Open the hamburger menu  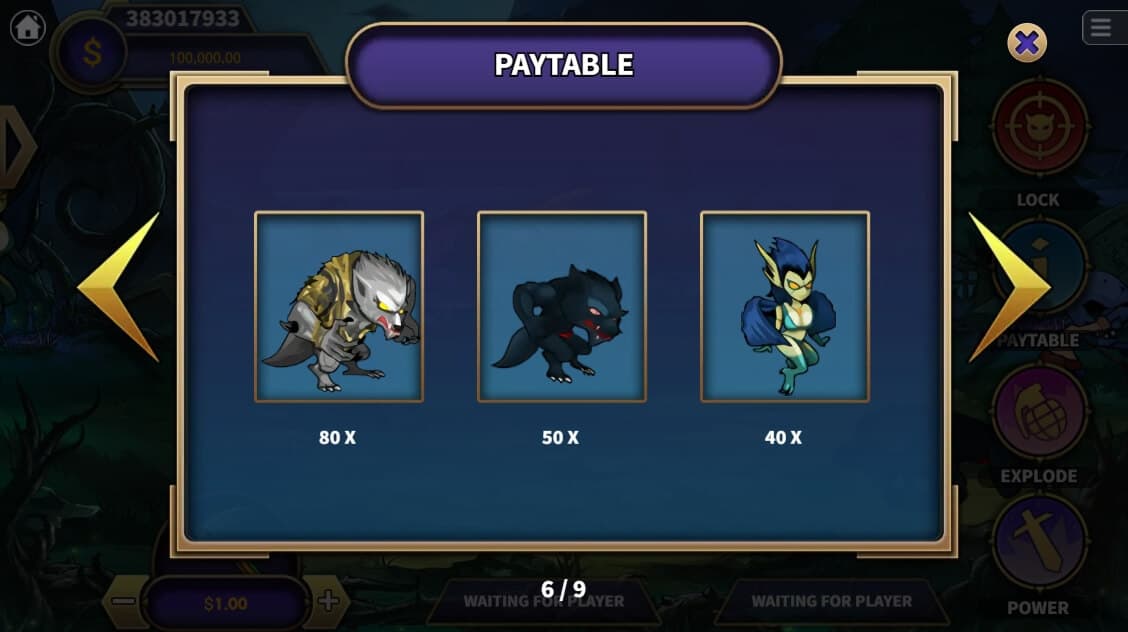(x=1101, y=28)
